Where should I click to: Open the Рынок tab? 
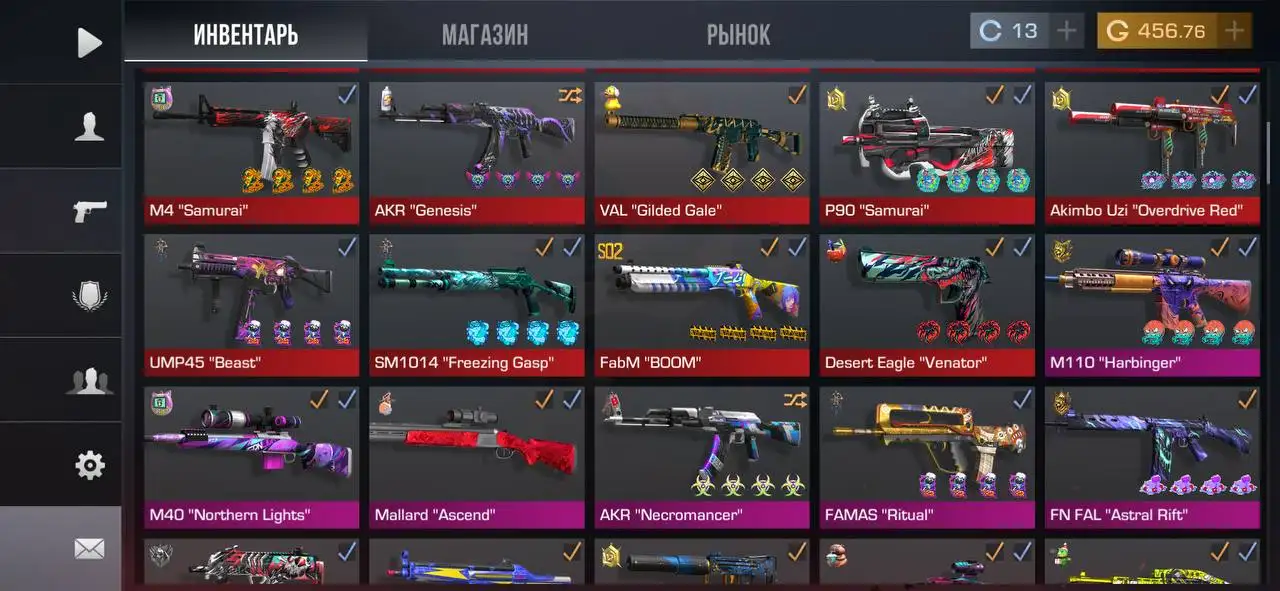coord(738,35)
